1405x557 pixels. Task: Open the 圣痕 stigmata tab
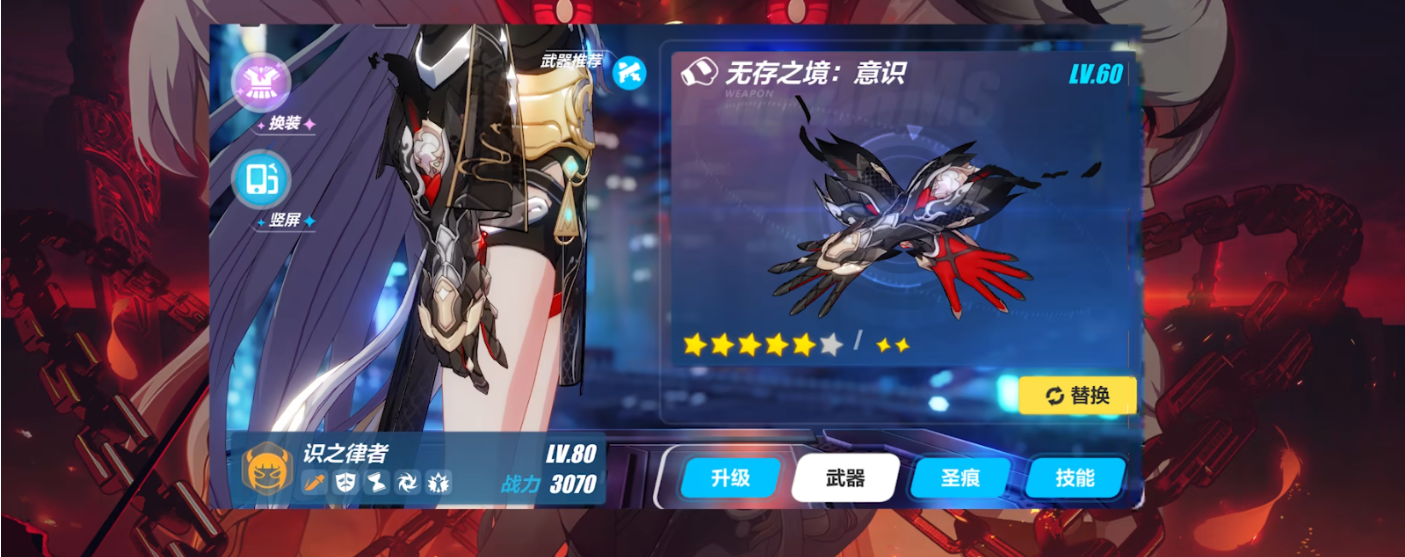click(961, 478)
